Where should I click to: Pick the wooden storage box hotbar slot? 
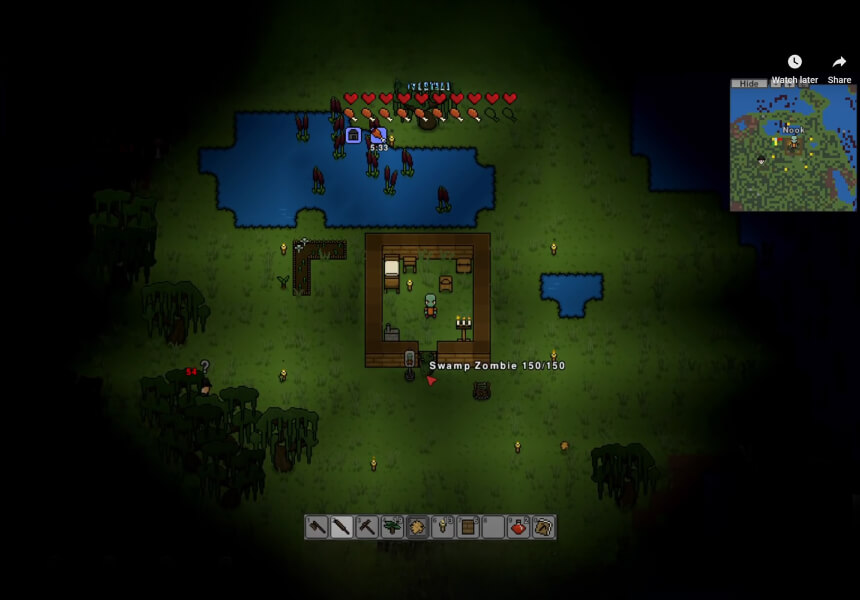click(468, 527)
